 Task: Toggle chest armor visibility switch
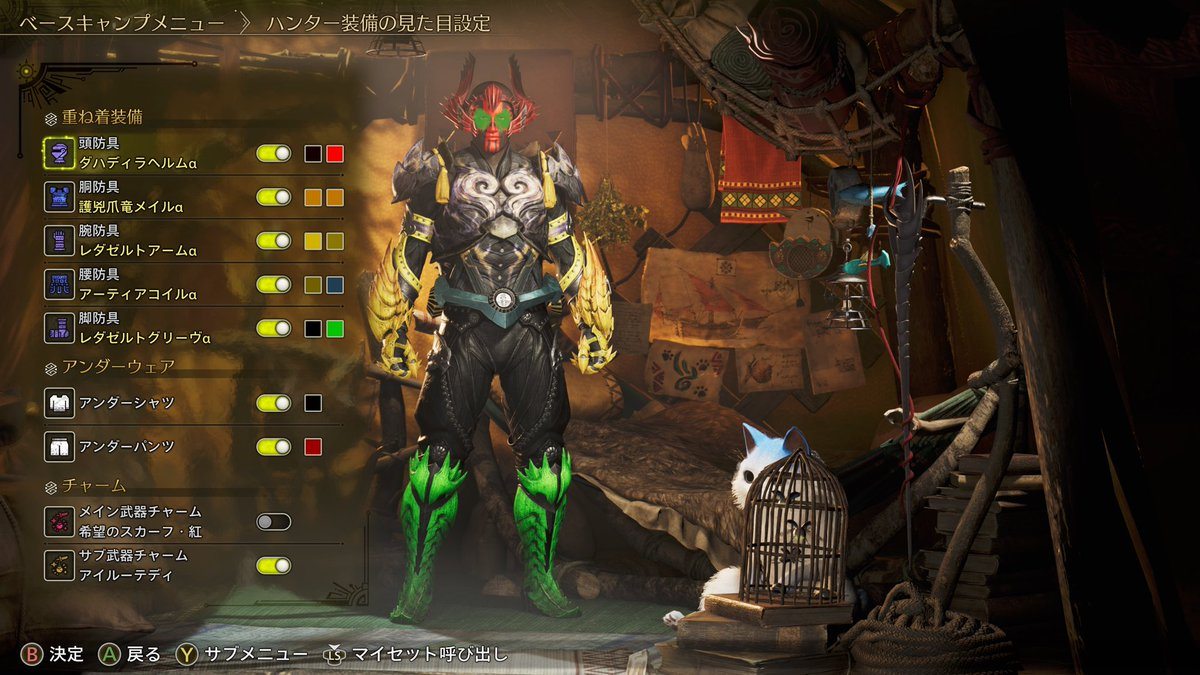pyautogui.click(x=273, y=197)
